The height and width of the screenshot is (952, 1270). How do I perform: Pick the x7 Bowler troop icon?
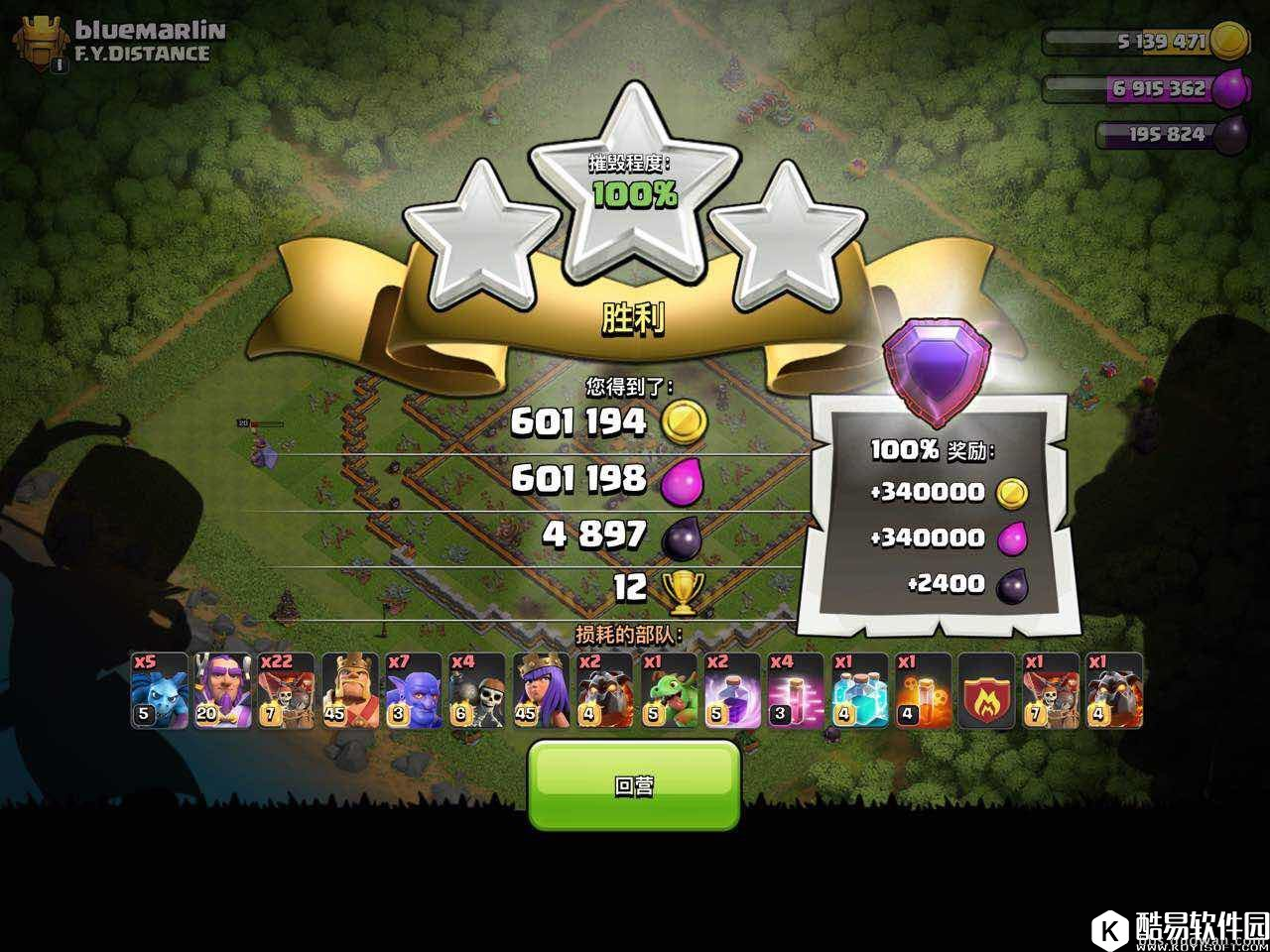(x=414, y=691)
